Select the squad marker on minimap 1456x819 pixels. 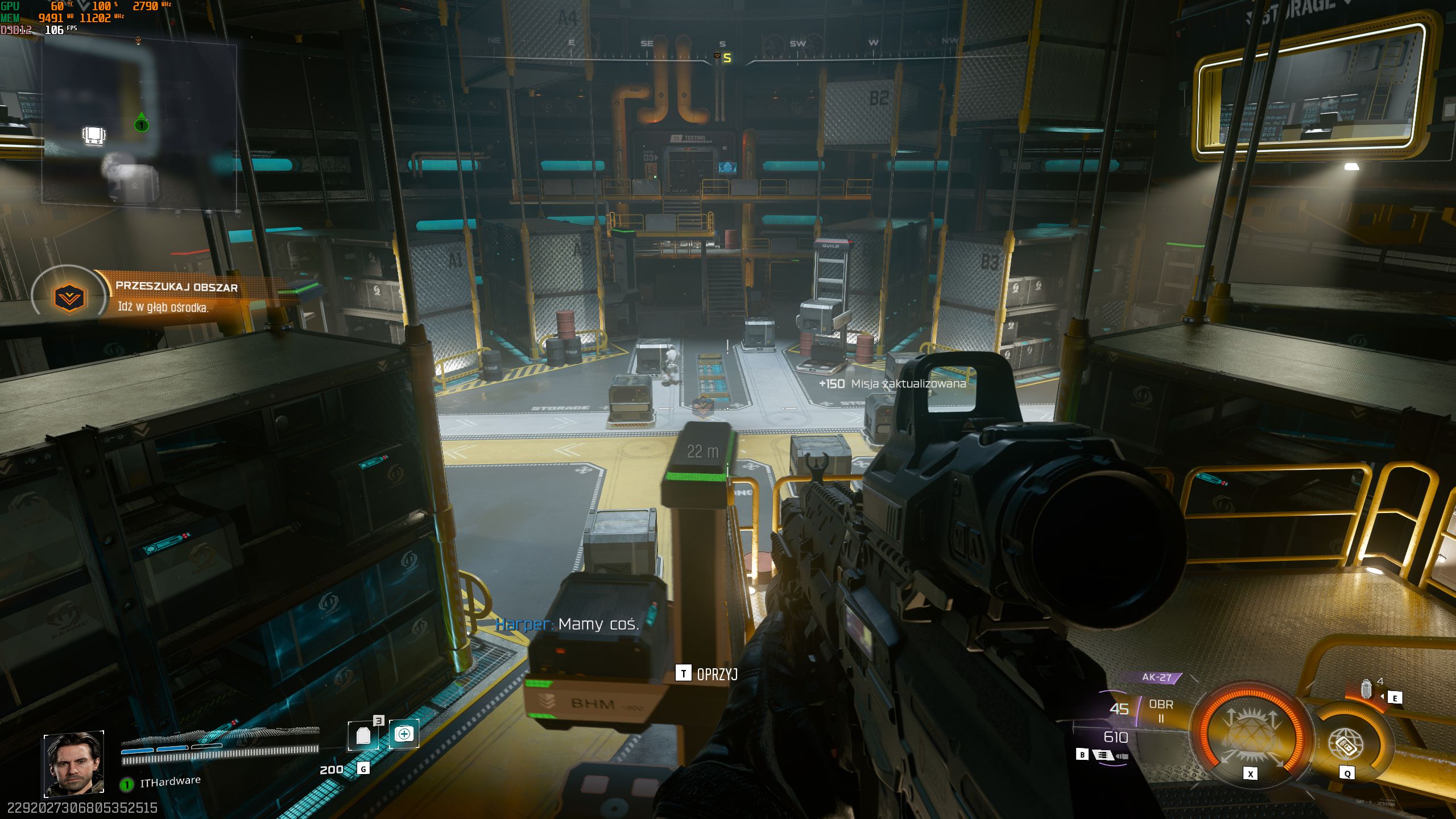(x=142, y=124)
